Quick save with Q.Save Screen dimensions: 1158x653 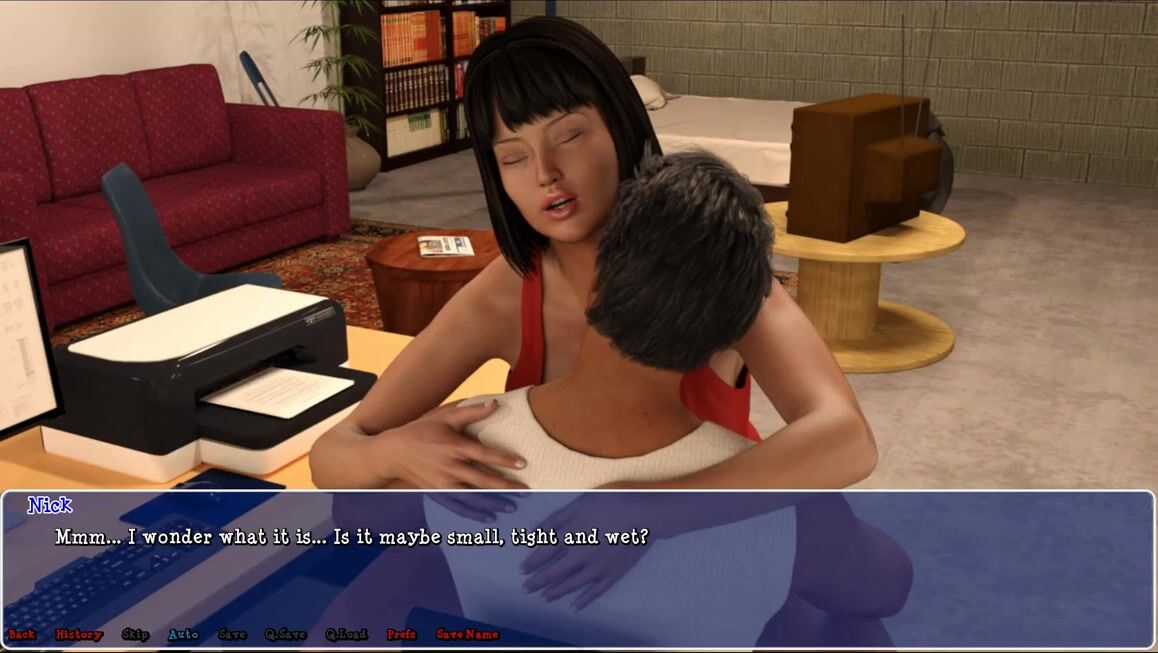pos(285,634)
